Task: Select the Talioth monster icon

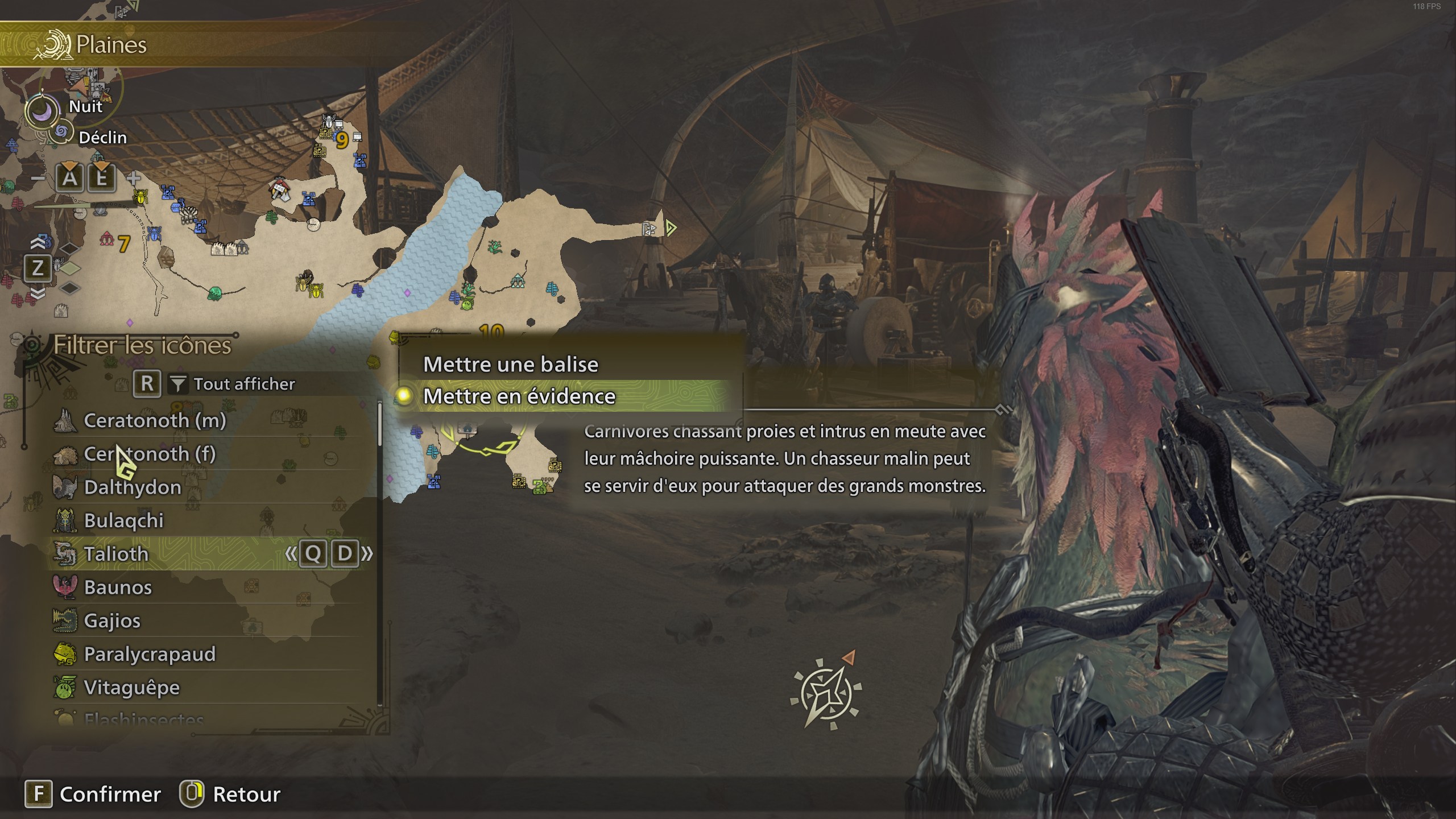Action: 67,553
